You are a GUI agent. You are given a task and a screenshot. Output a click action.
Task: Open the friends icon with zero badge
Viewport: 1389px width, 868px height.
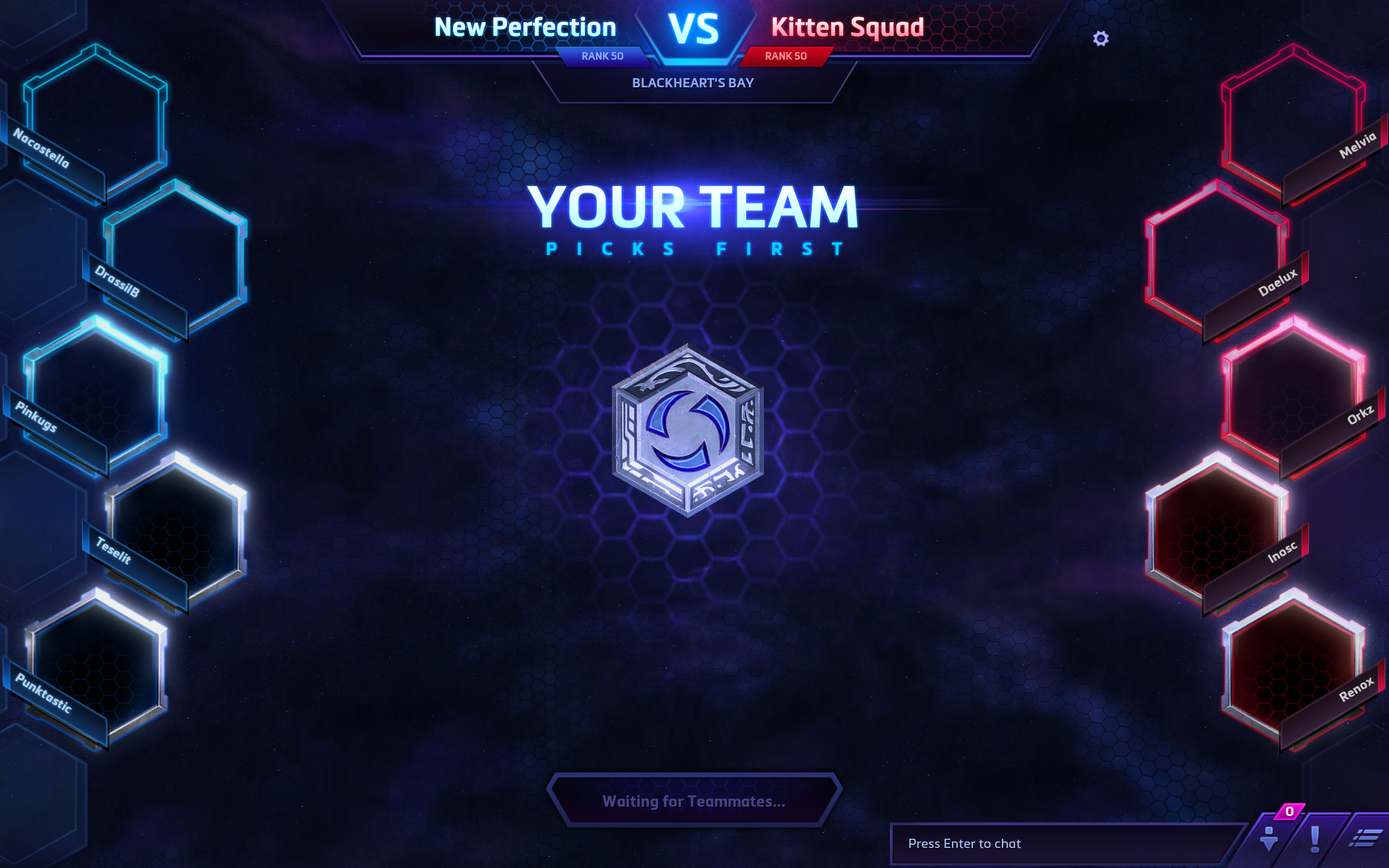point(1269,838)
